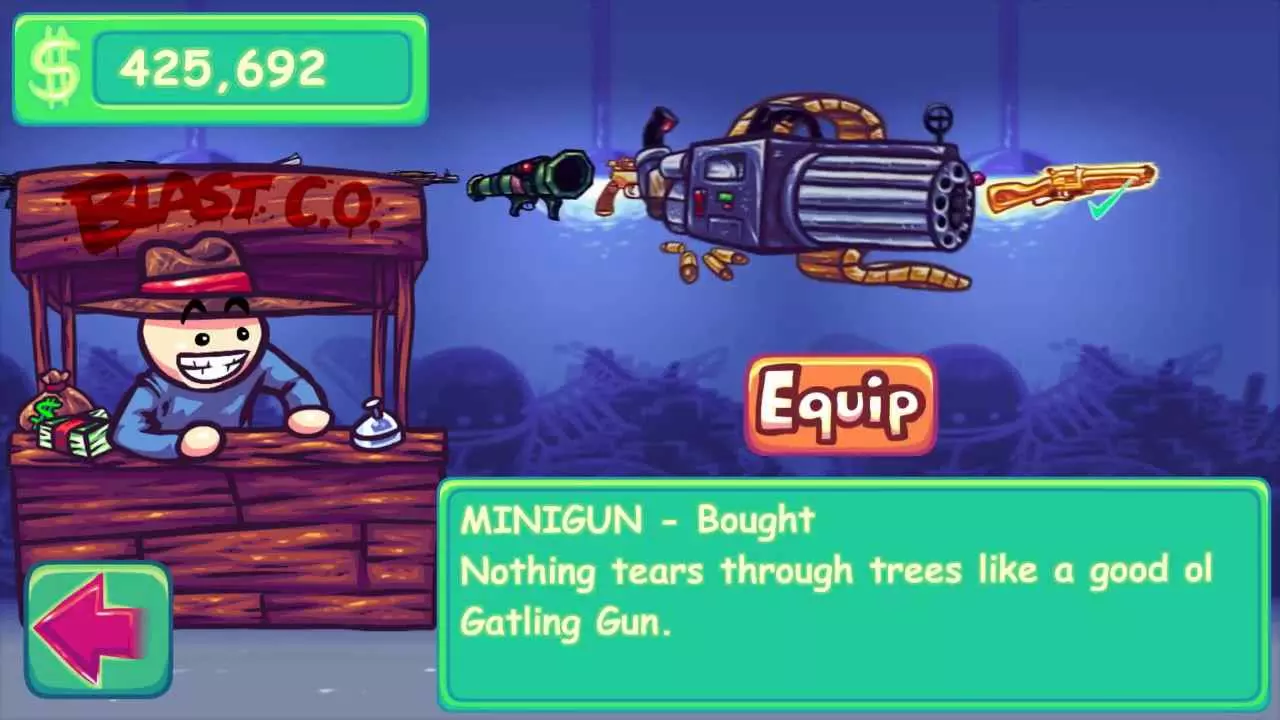Click the green indicator light on the Minigun
Screen dimensions: 1280x720
coord(725,196)
